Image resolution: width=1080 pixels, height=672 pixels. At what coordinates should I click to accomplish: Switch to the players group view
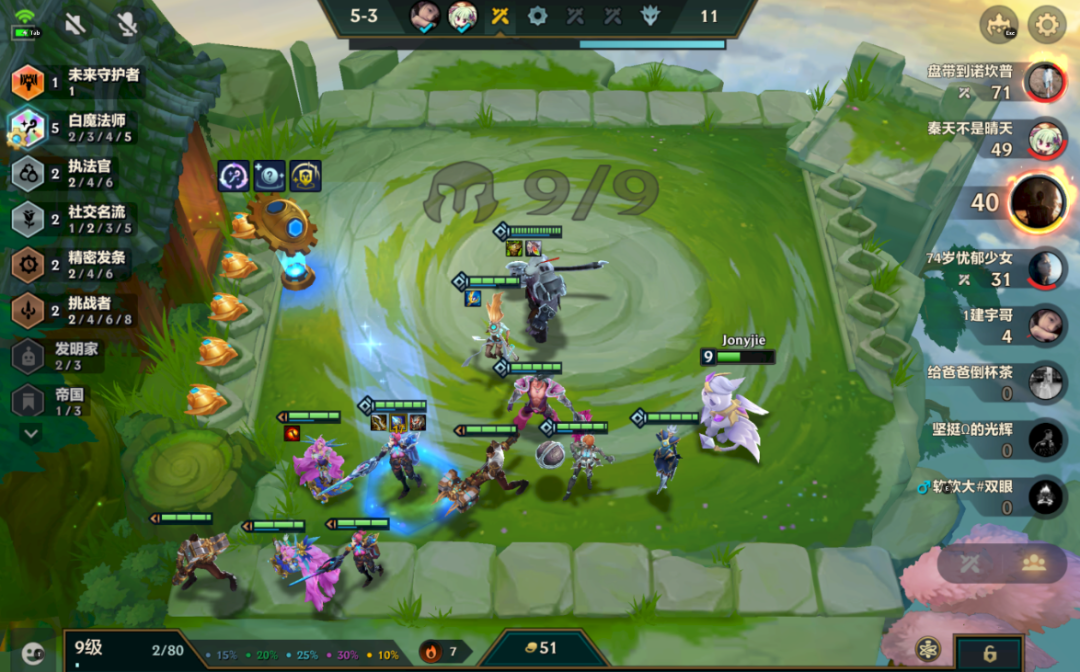1033,563
